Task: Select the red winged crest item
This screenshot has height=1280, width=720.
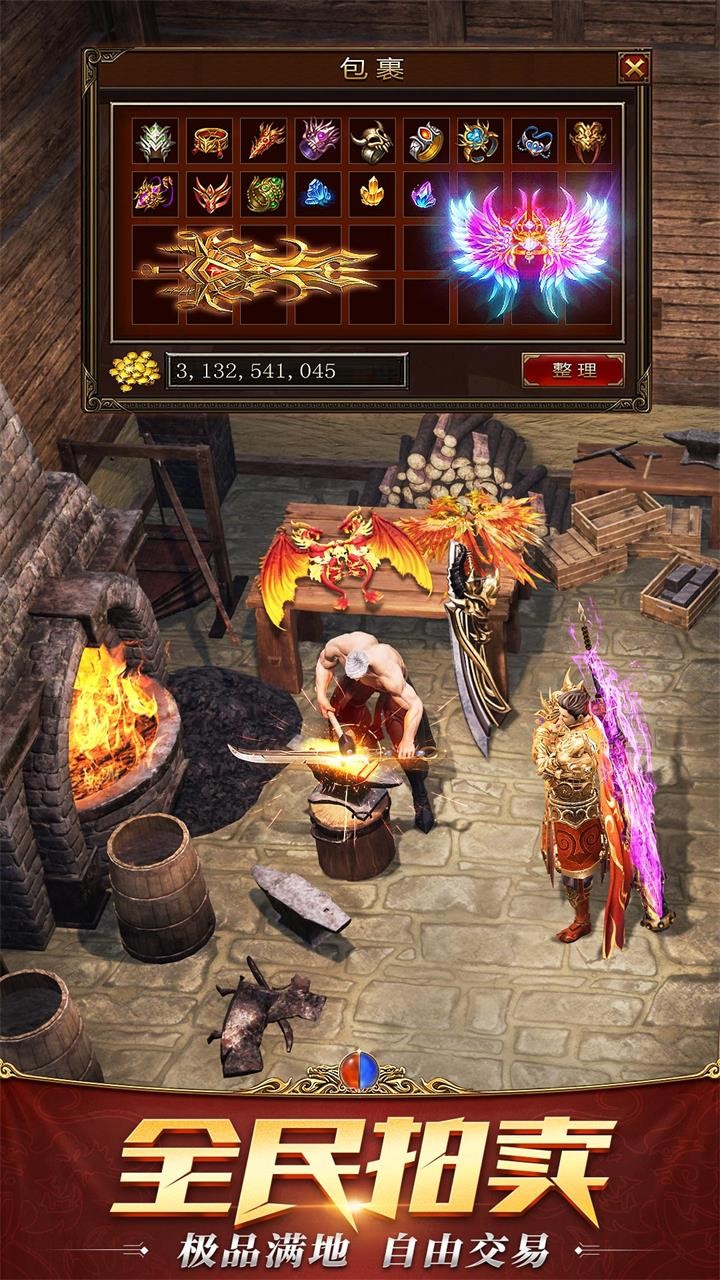Action: coord(210,193)
